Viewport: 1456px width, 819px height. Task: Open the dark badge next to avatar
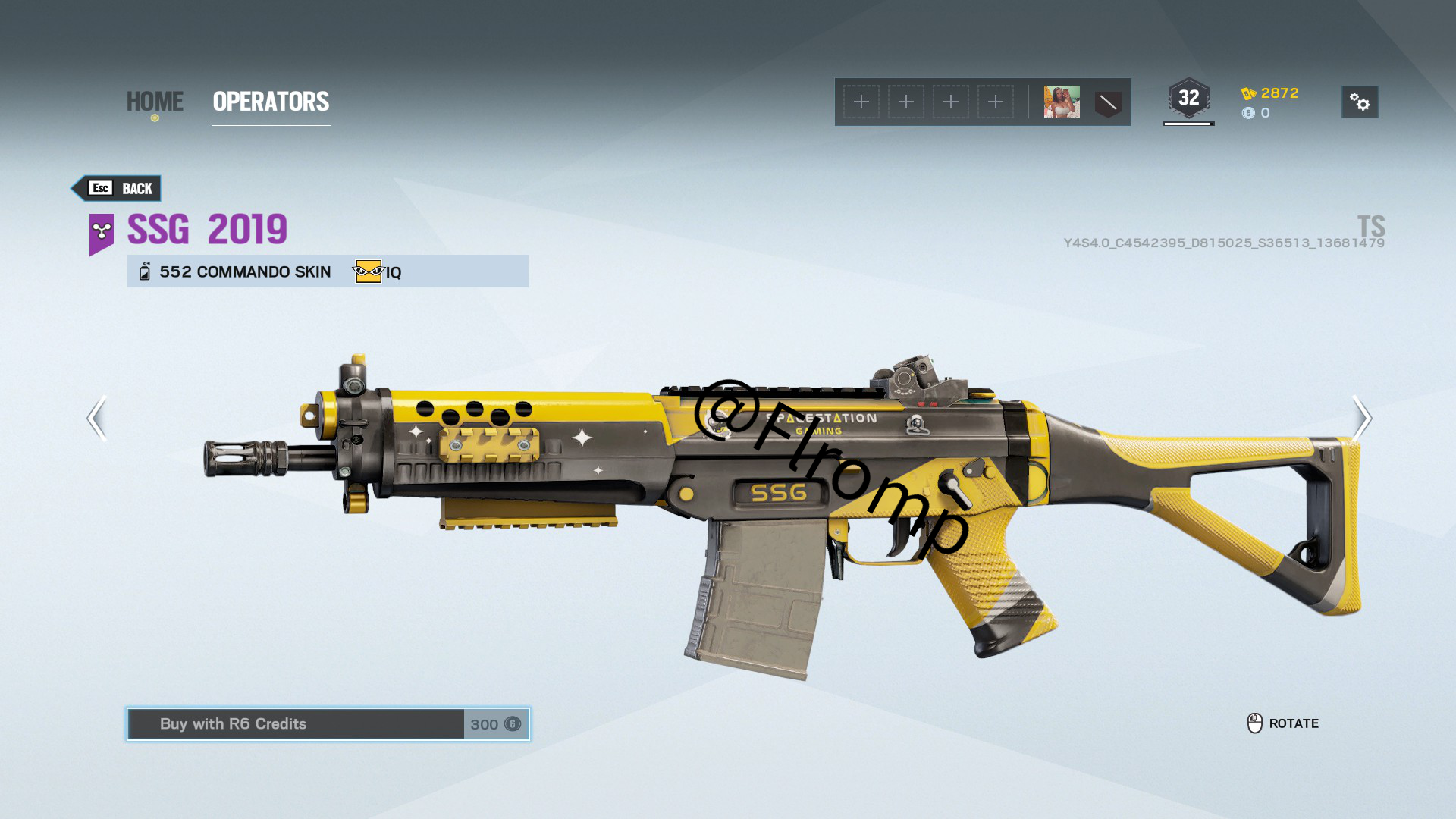point(1108,103)
